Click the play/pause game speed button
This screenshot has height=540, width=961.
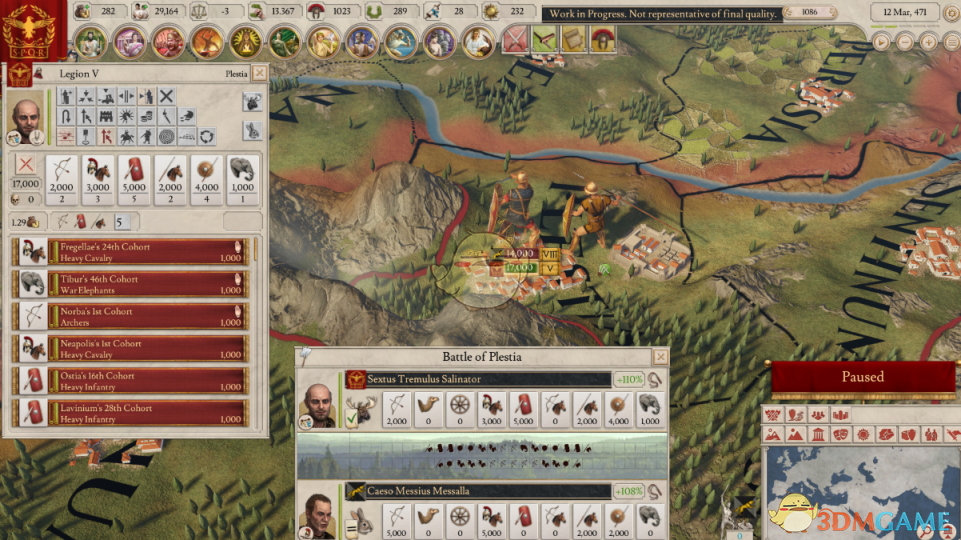pyautogui.click(x=880, y=43)
